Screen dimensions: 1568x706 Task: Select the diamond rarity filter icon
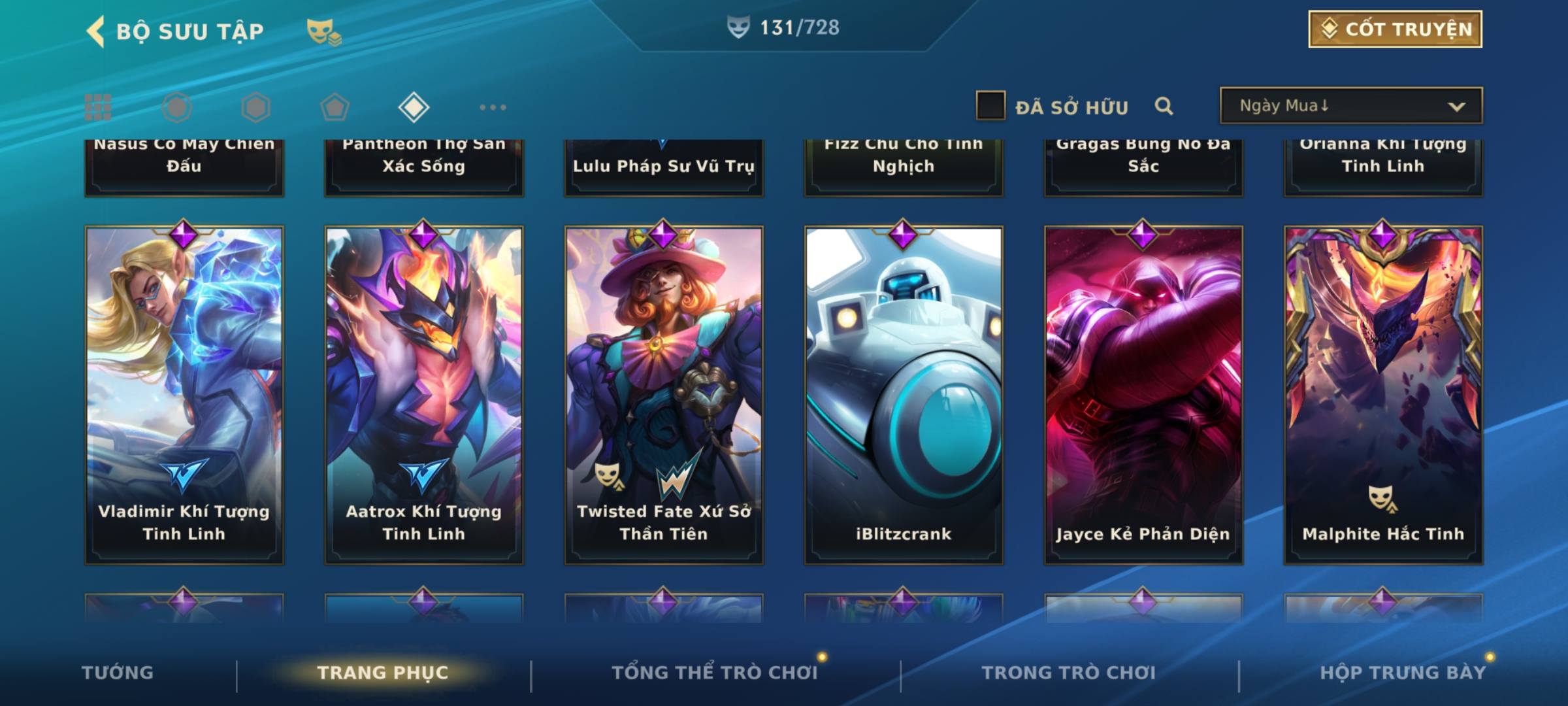click(x=414, y=107)
